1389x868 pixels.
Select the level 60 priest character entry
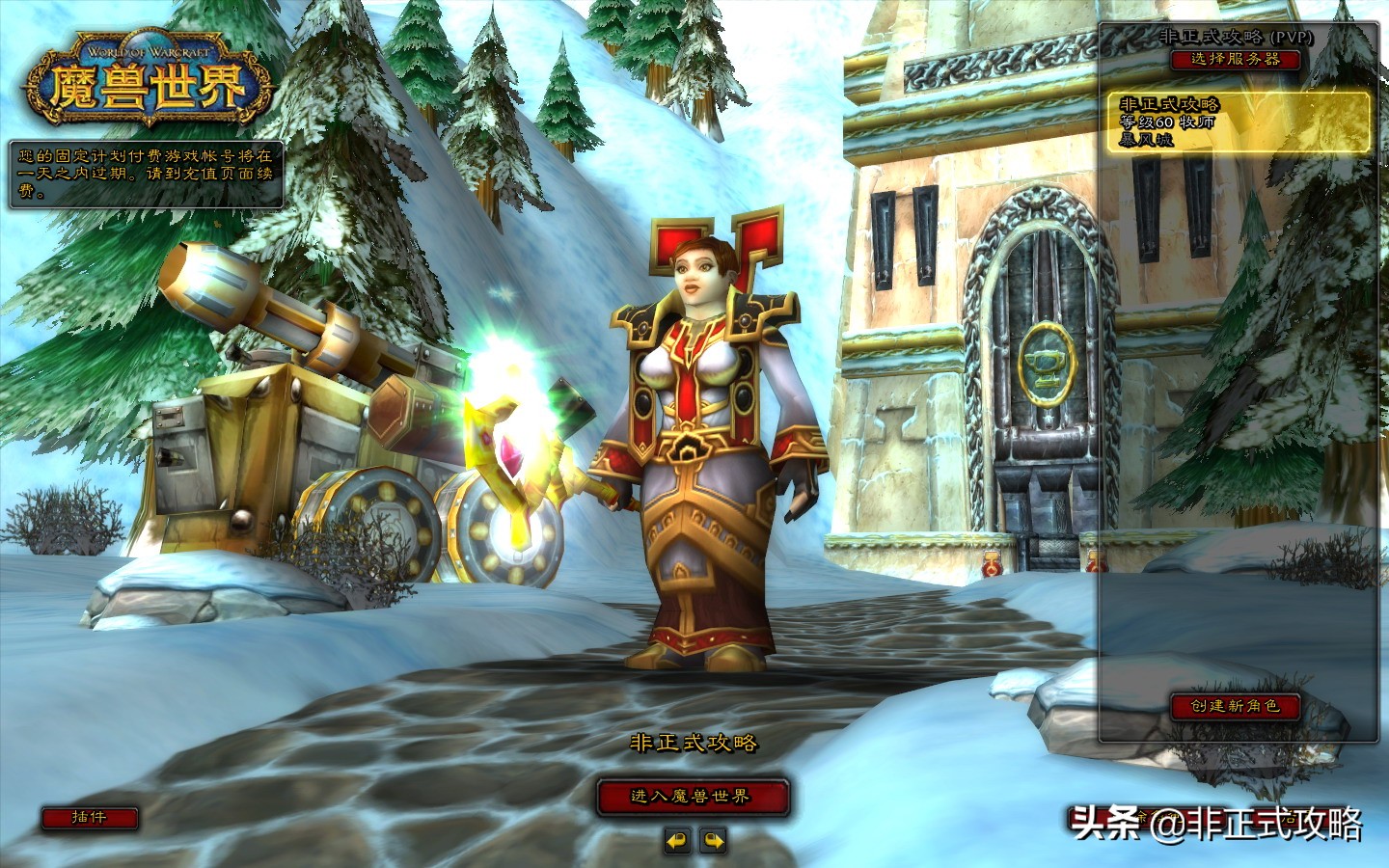[x=1238, y=122]
